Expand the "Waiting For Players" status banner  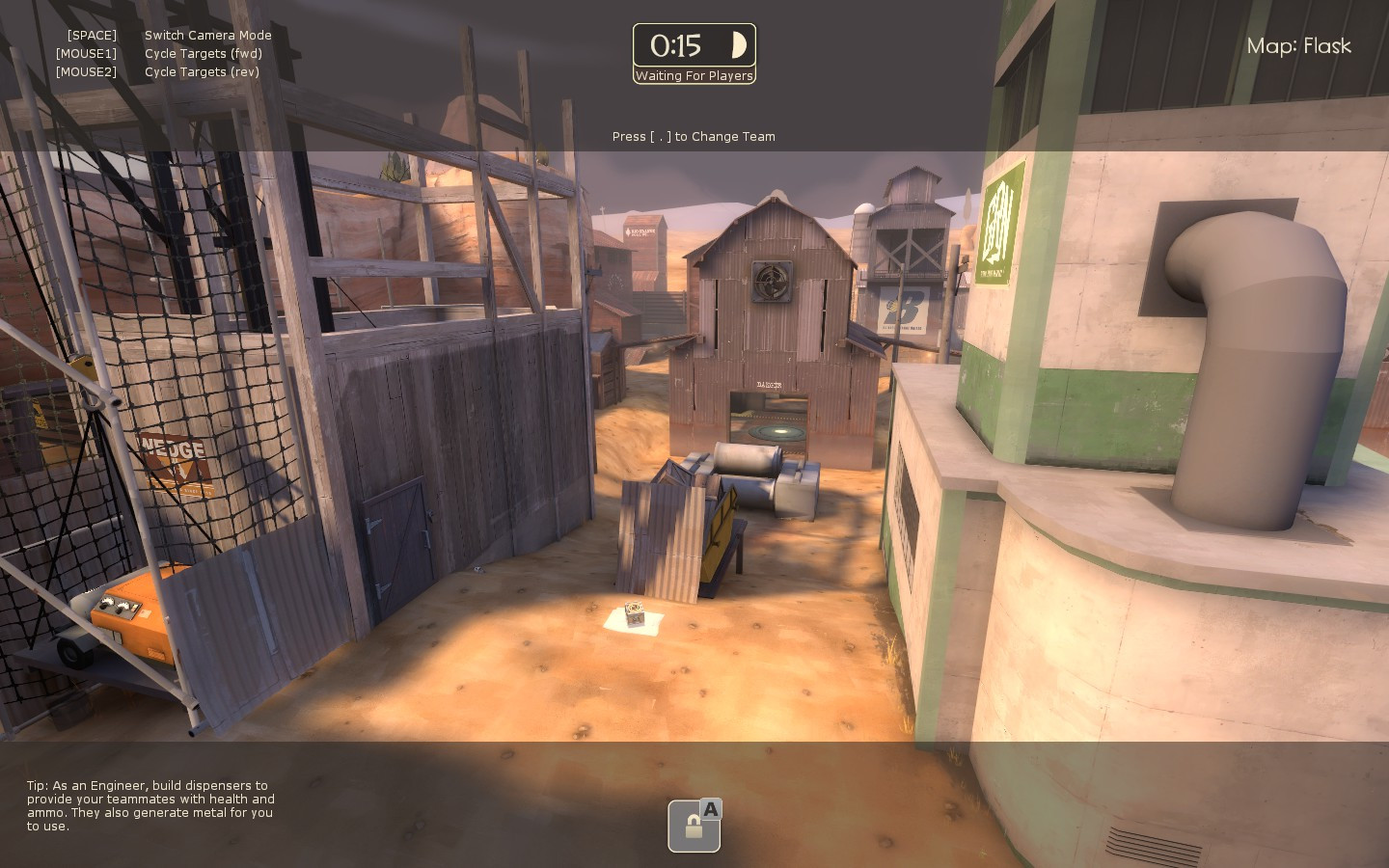[x=694, y=76]
